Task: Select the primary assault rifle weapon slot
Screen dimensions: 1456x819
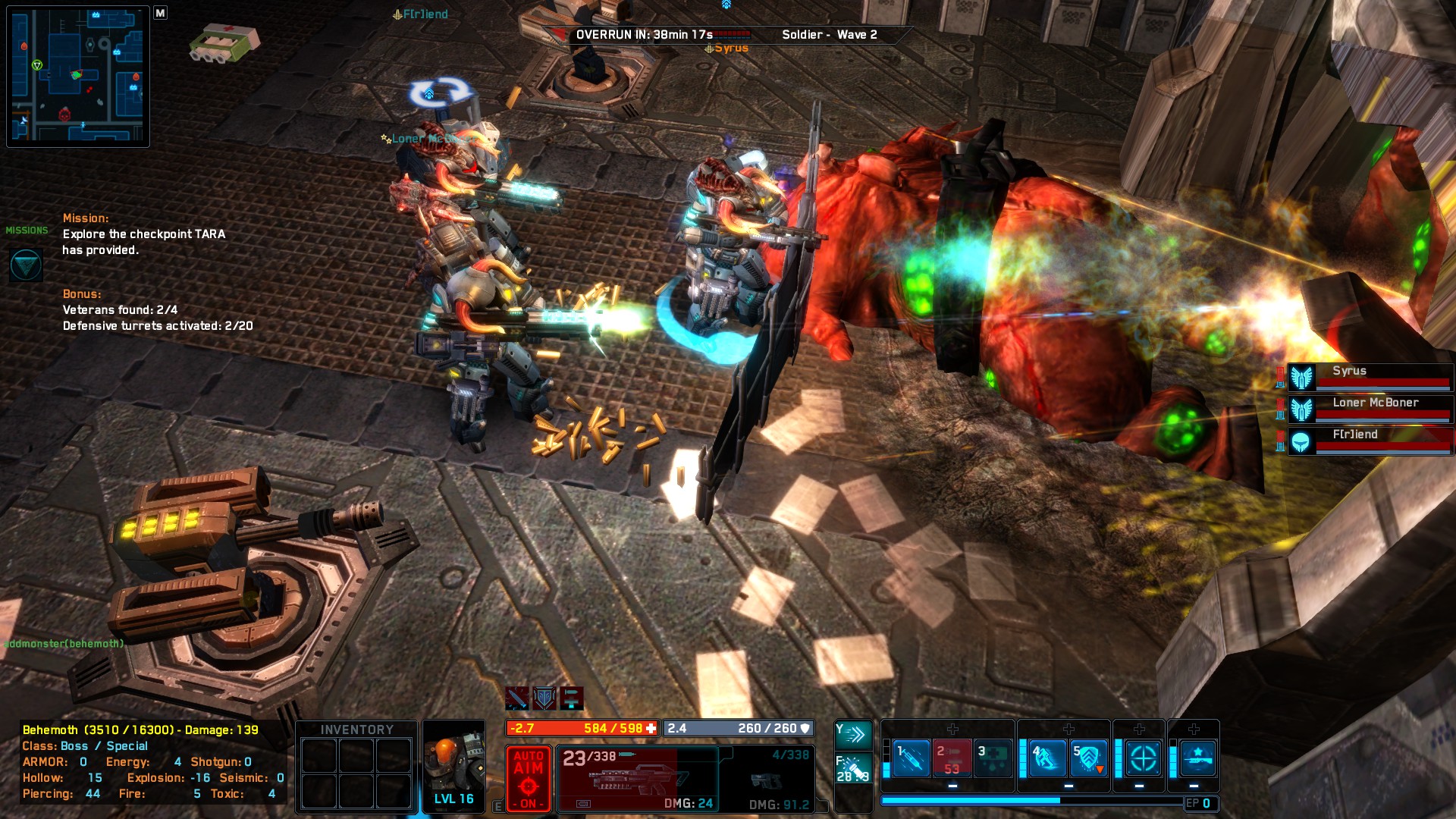Action: coord(637,779)
